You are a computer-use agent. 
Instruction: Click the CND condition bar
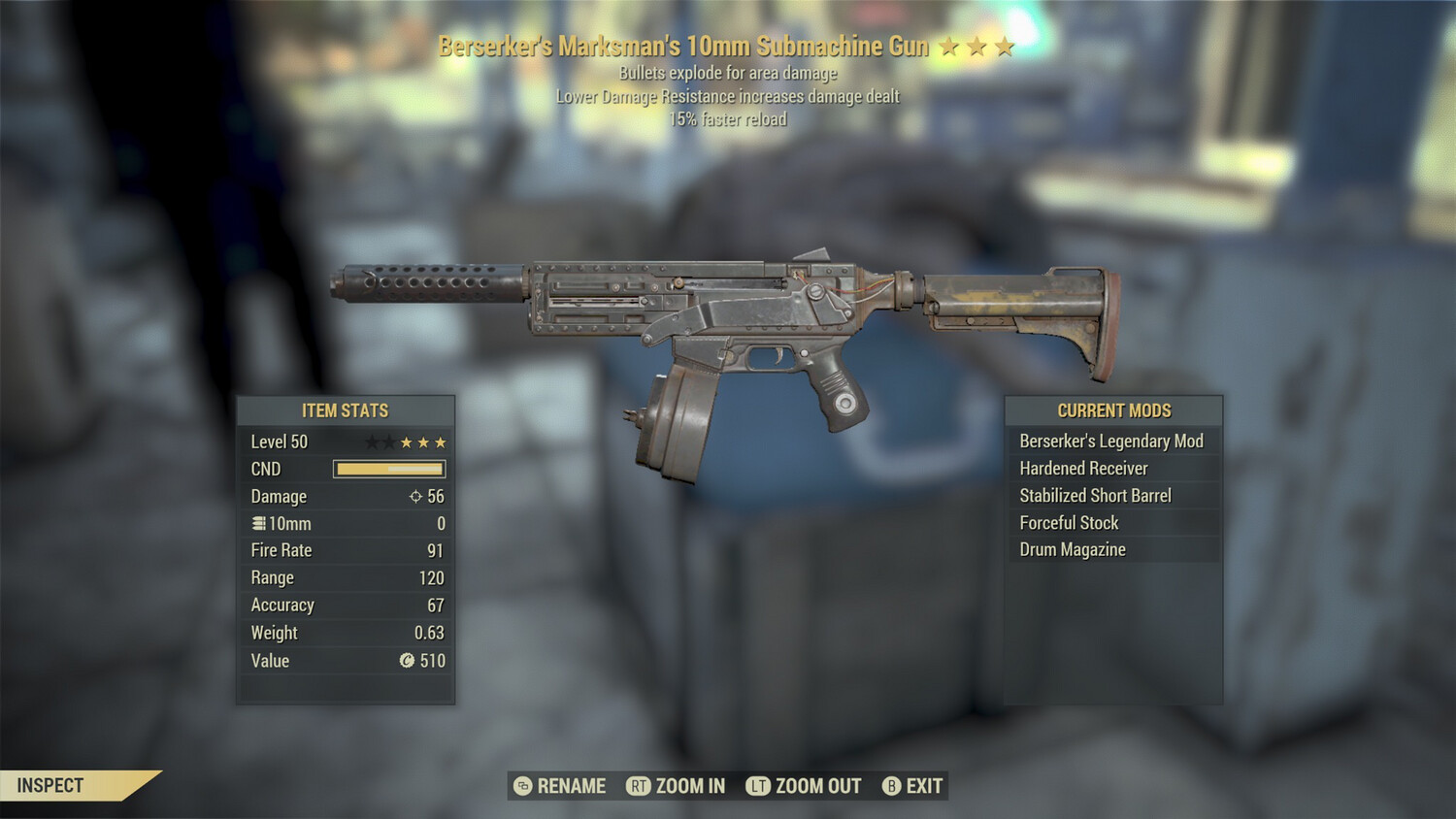(x=388, y=469)
